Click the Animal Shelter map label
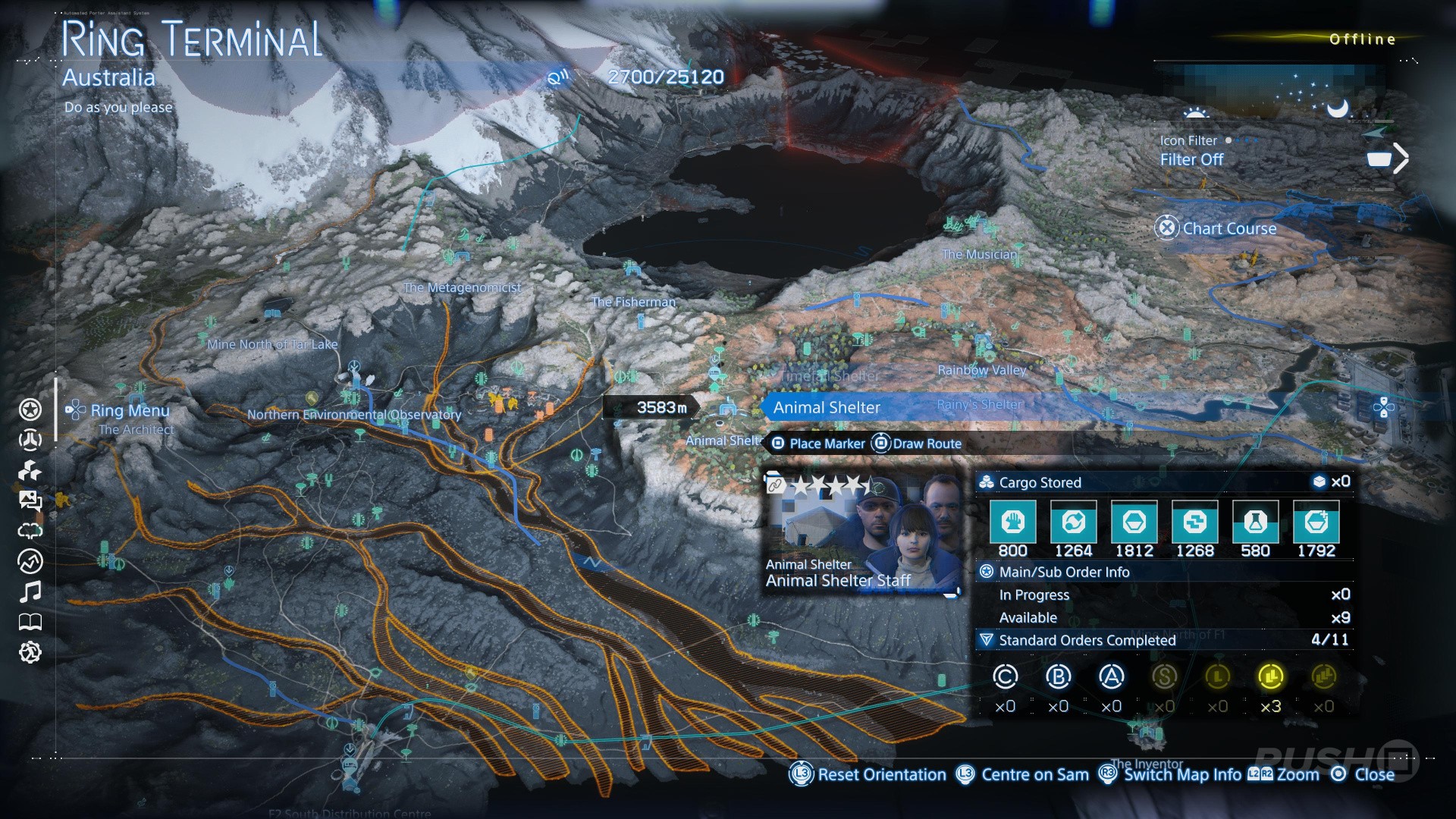 click(x=827, y=407)
